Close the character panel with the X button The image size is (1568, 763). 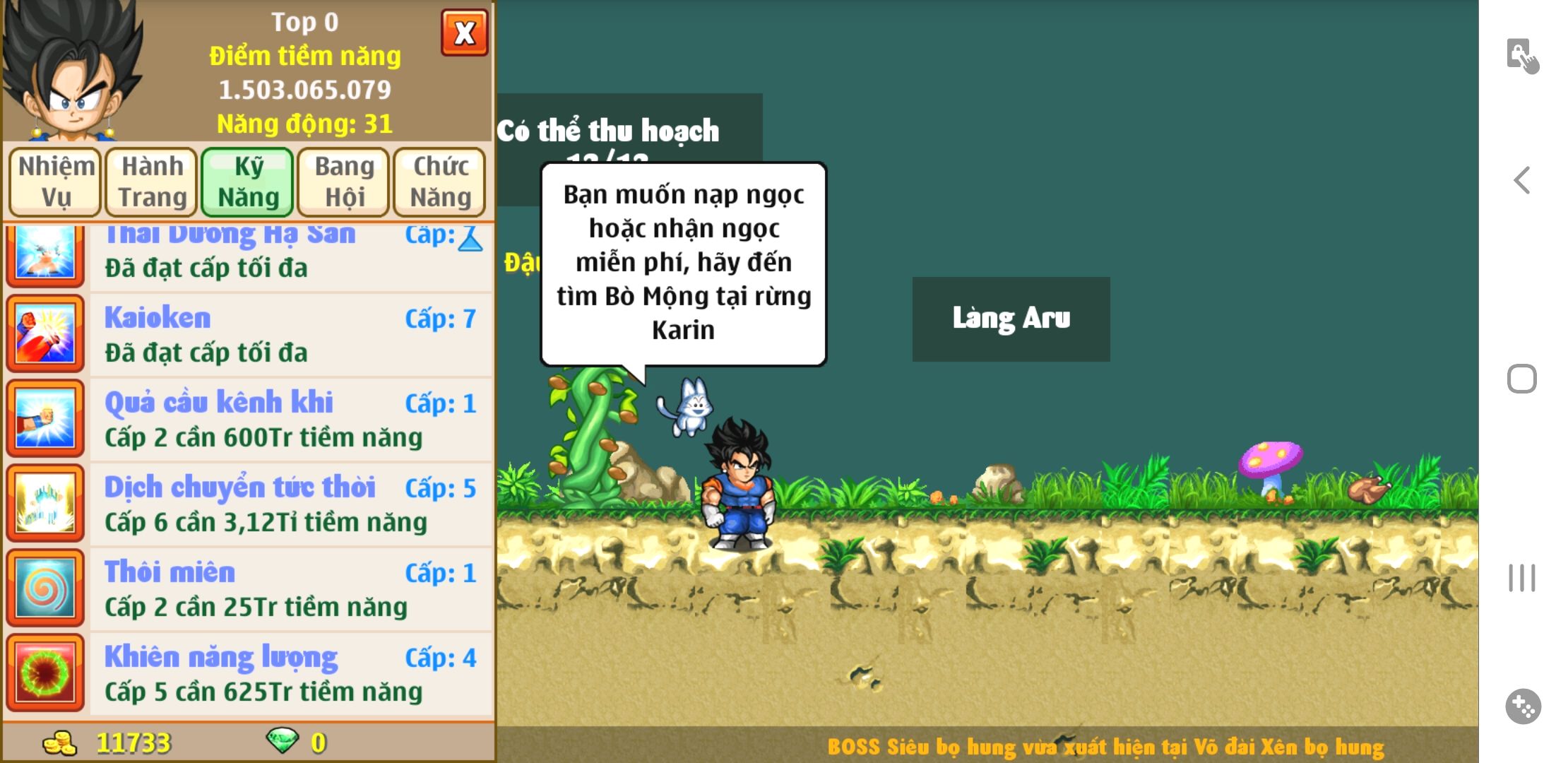[x=464, y=32]
